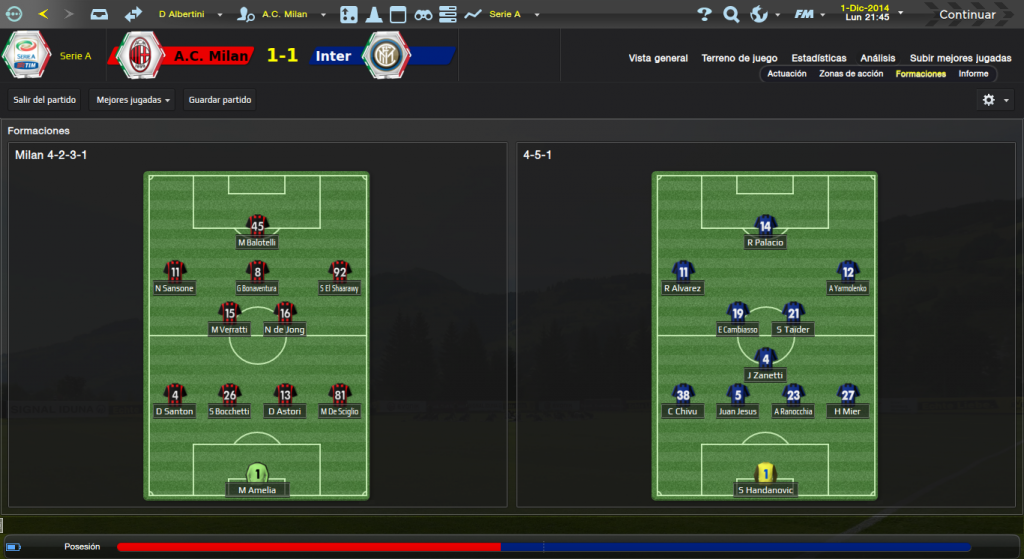Open the help question mark menu
The width and height of the screenshot is (1024, 559).
tap(704, 14)
